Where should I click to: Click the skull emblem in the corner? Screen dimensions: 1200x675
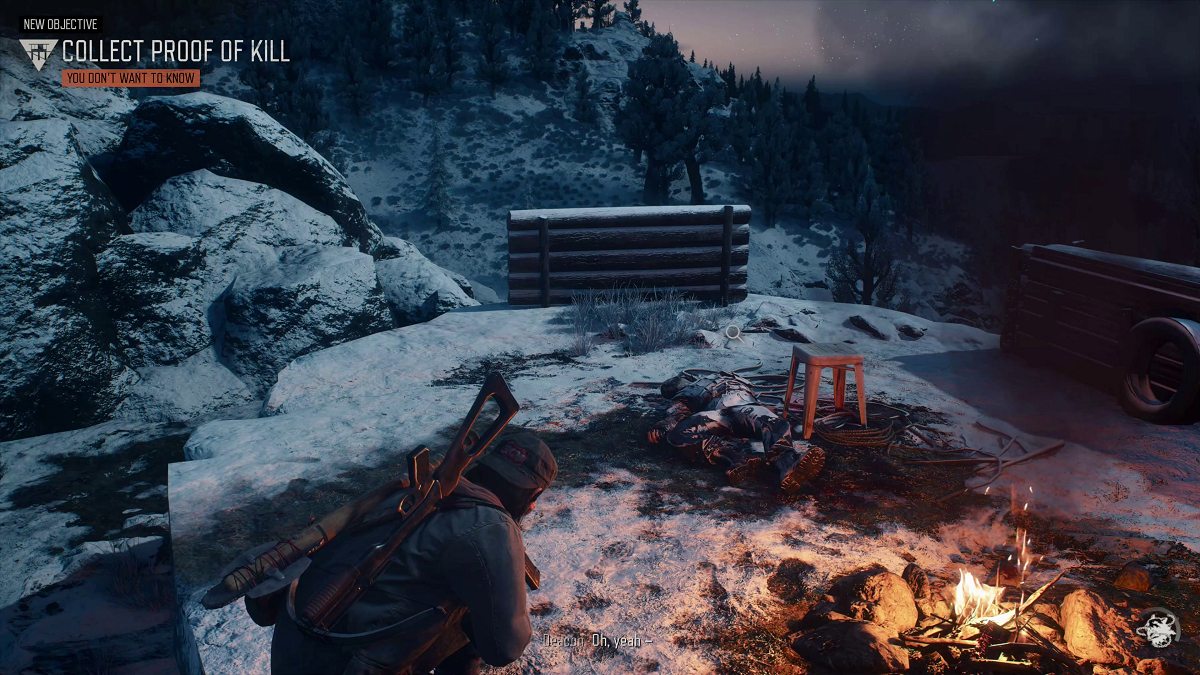pyautogui.click(x=1158, y=629)
